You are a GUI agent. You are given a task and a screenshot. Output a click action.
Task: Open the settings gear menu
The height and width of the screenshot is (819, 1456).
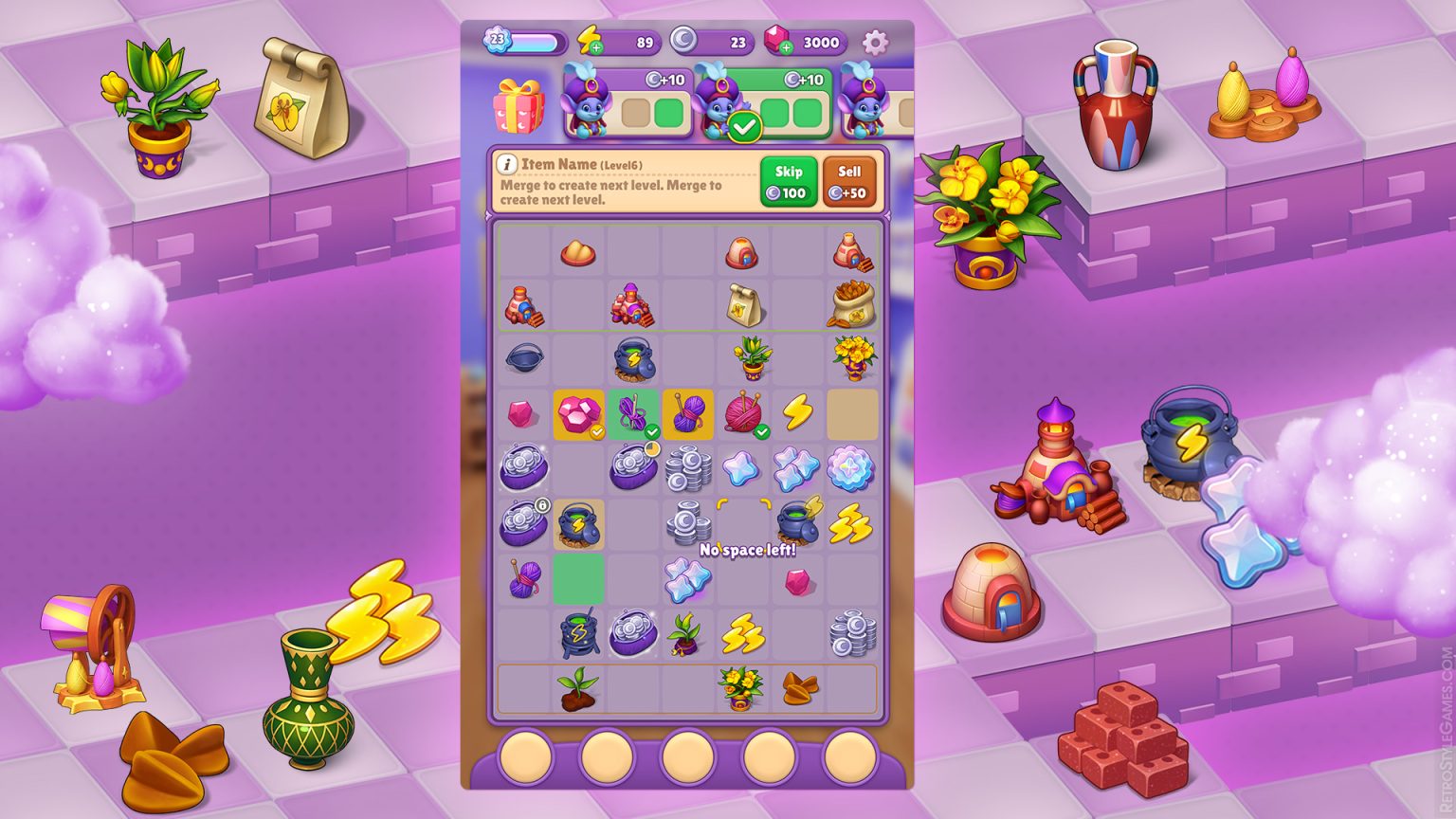[x=874, y=42]
